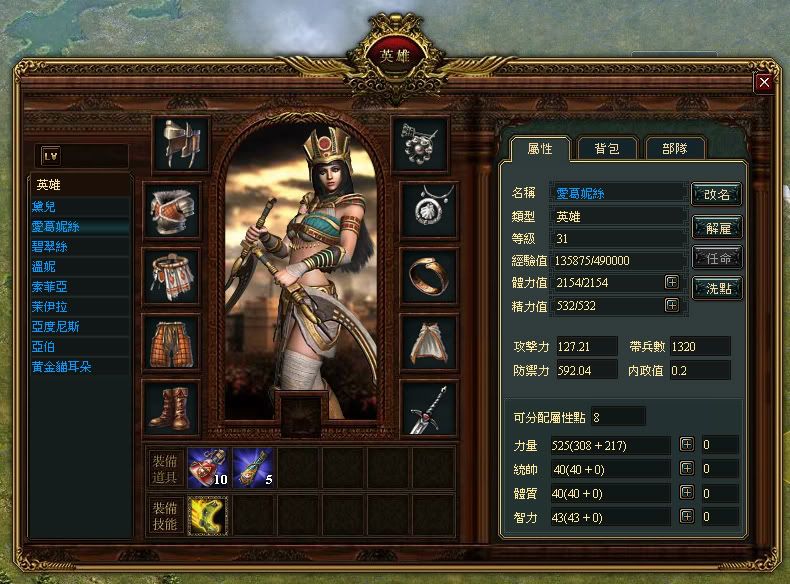
Task: Select the saddle equipment slot
Action: tap(181, 144)
